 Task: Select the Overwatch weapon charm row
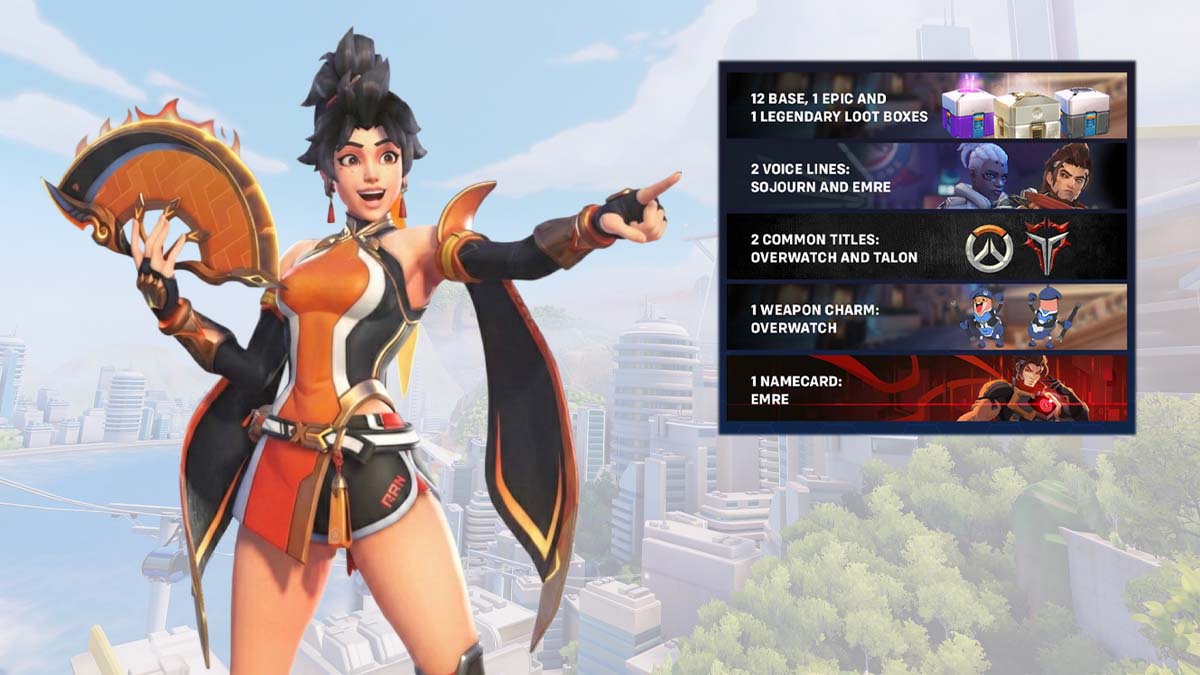pos(926,317)
